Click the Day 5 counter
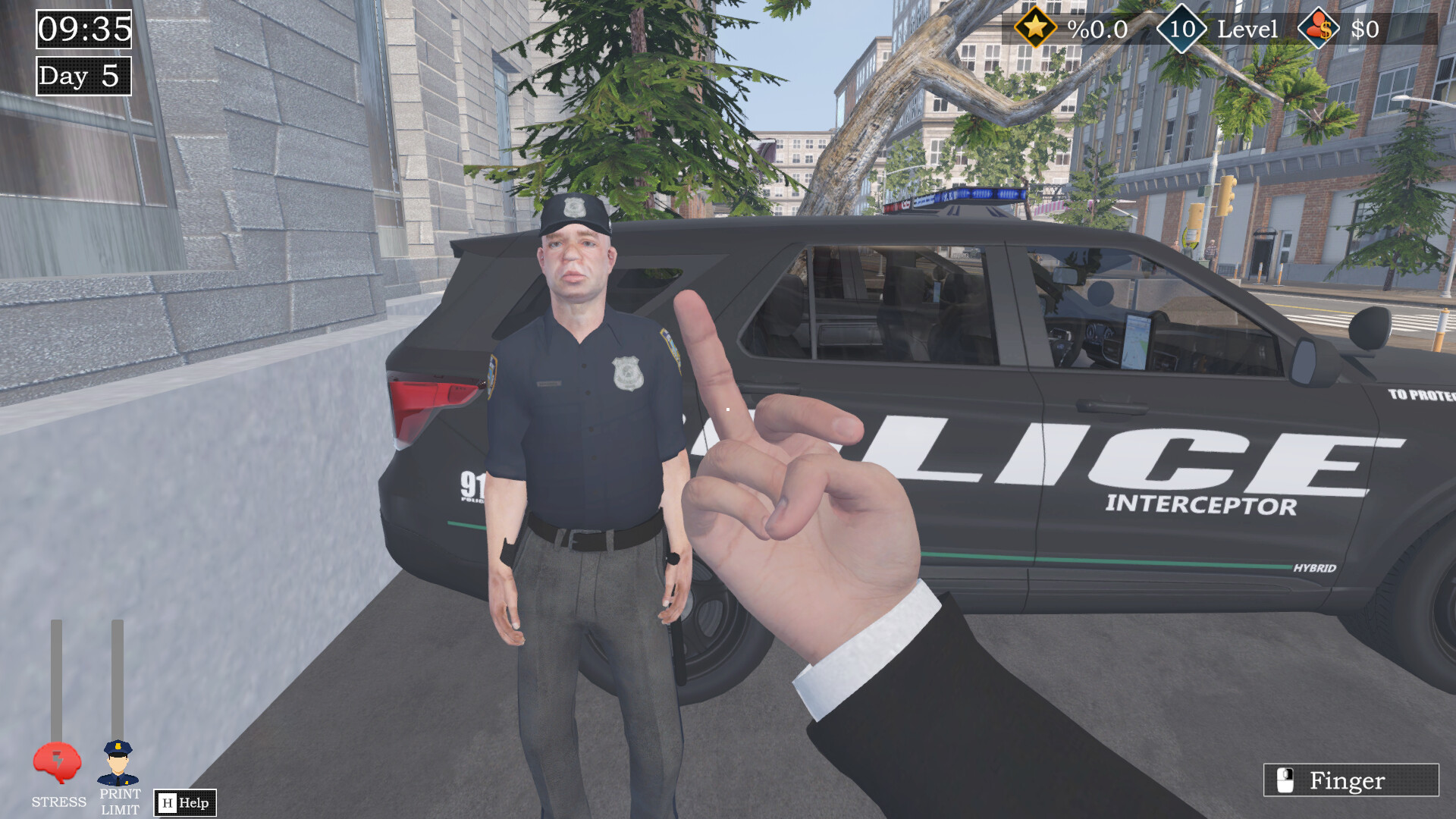 tap(82, 76)
